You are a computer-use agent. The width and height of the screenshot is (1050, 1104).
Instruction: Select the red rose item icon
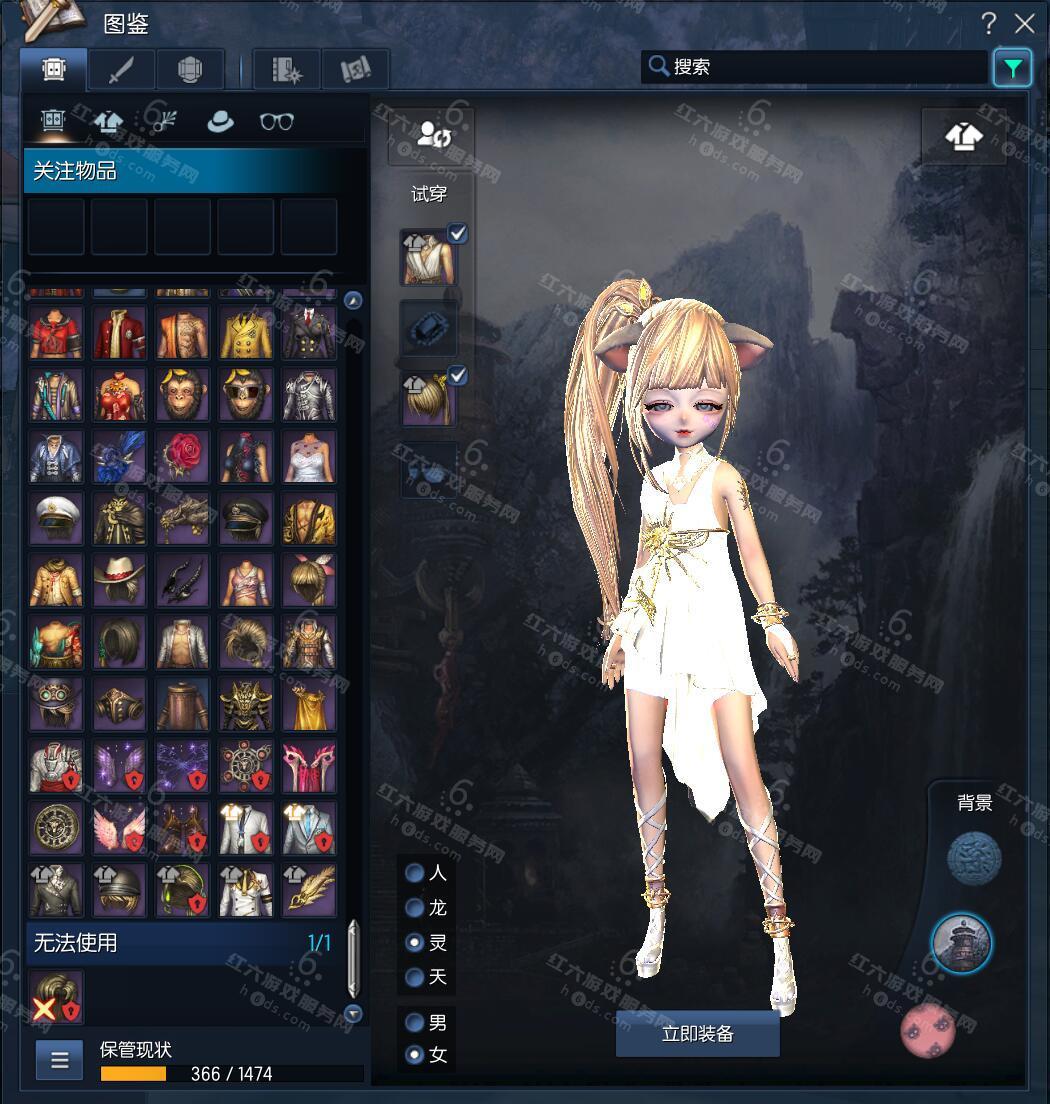(183, 456)
